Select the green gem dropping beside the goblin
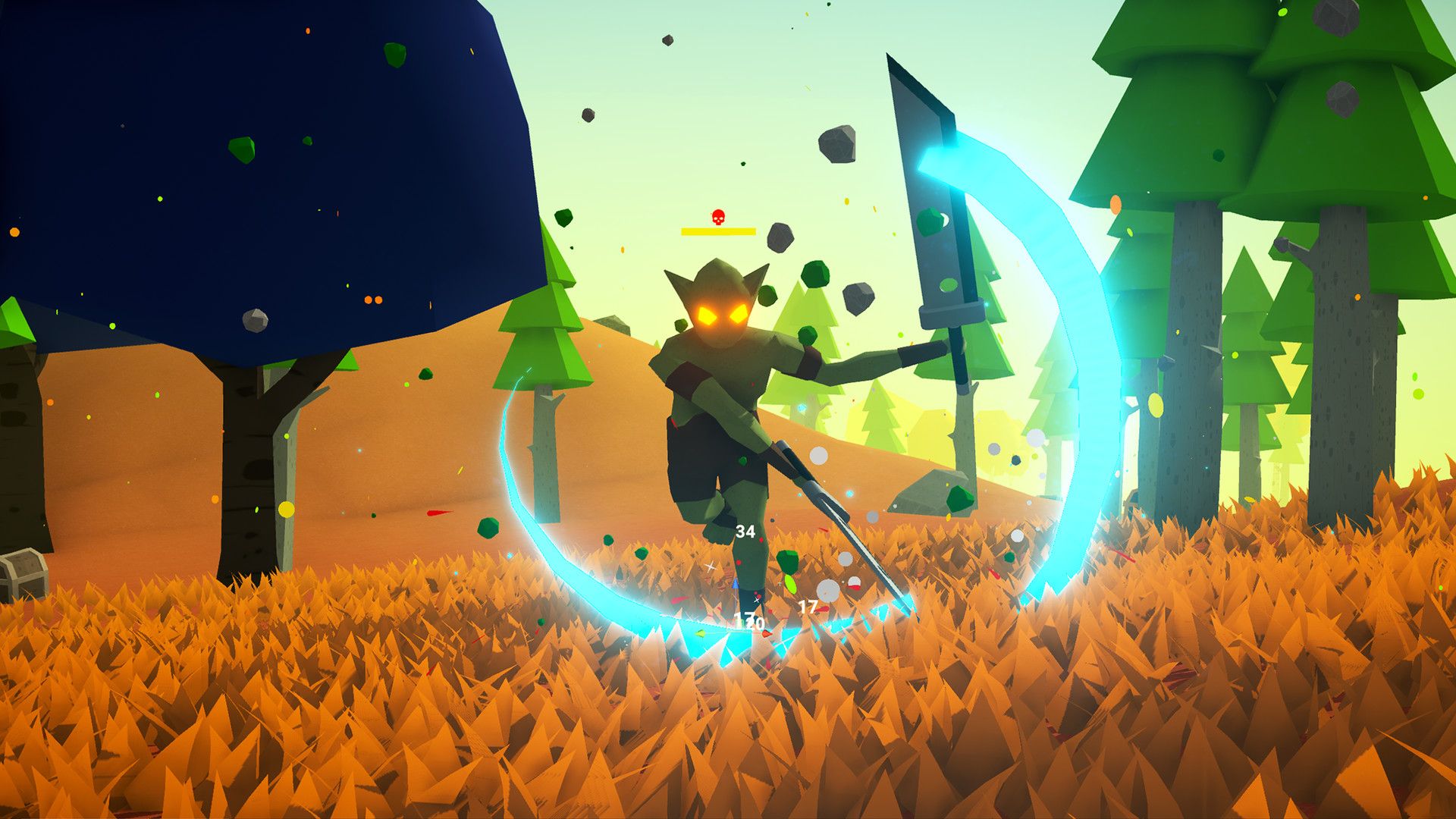 pyautogui.click(x=788, y=560)
